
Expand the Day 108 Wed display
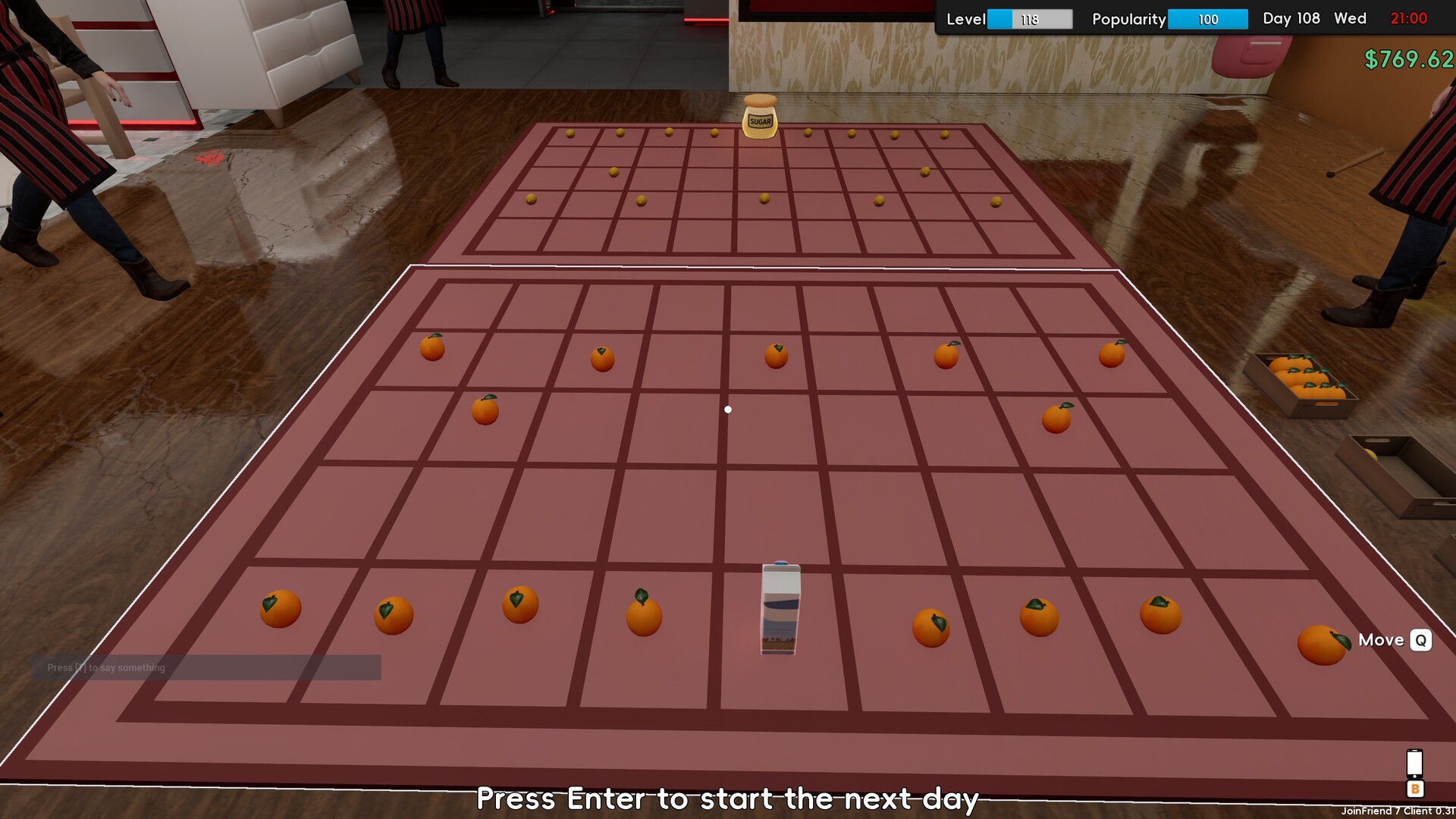1315,18
